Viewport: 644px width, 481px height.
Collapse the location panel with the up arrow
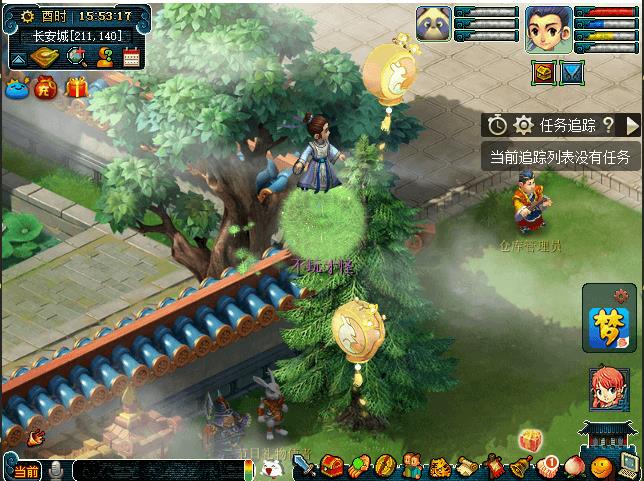click(x=17, y=58)
